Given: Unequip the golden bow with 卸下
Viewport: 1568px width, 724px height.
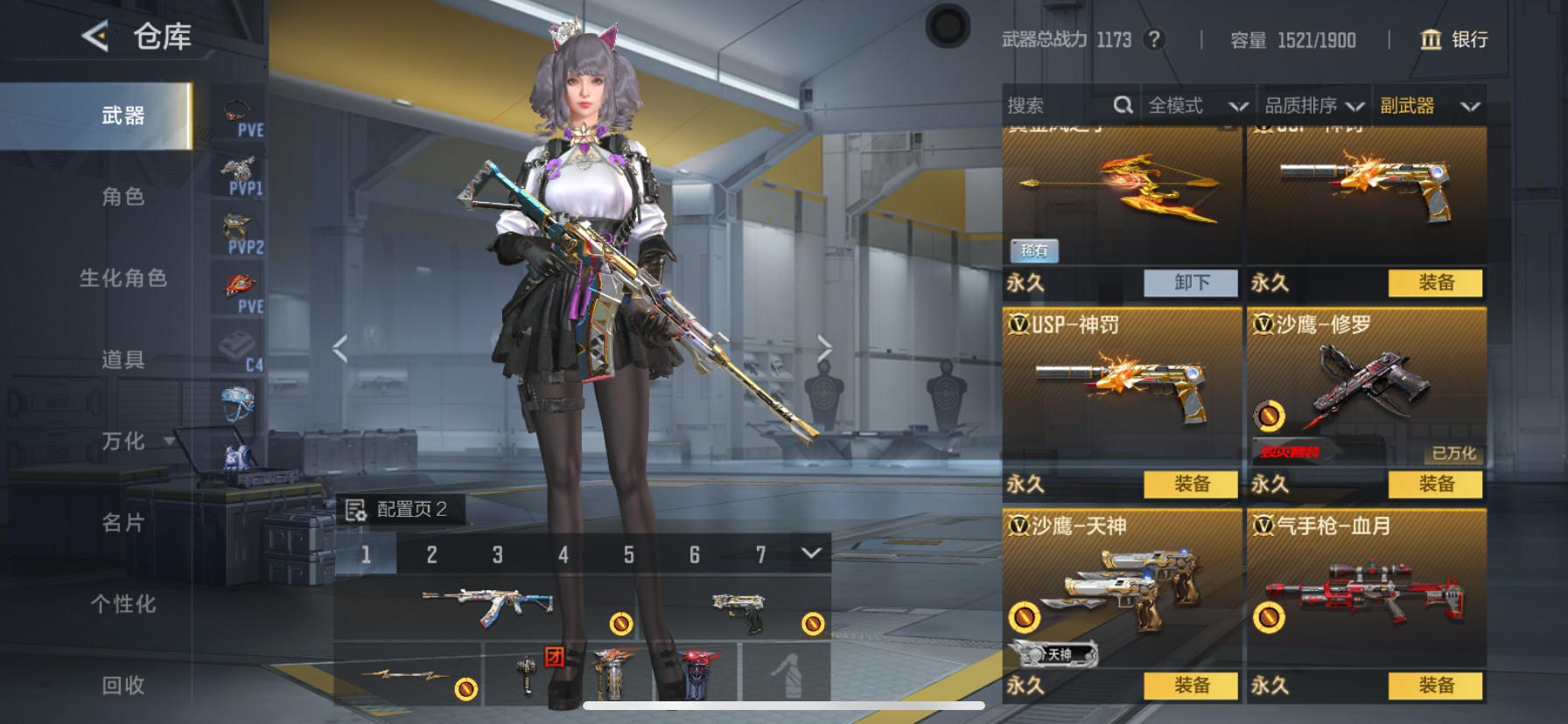Looking at the screenshot, I should (x=1191, y=282).
